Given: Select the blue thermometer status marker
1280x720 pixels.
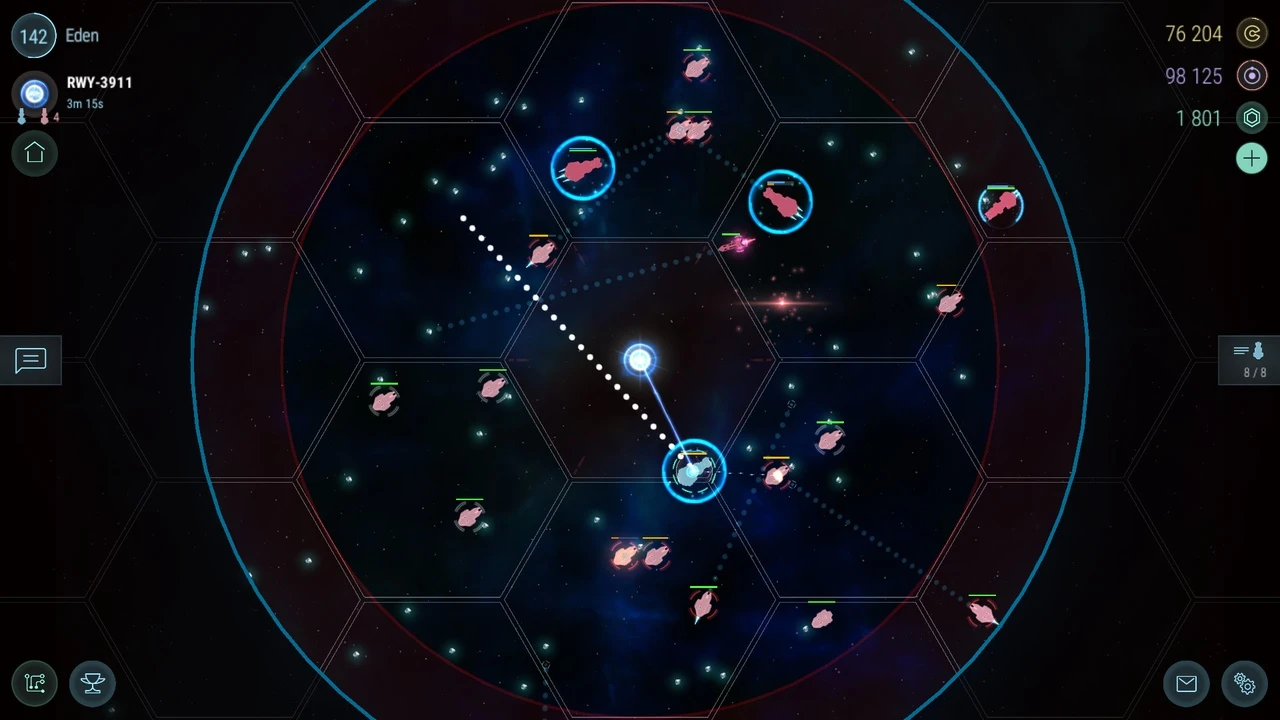Looking at the screenshot, I should pyautogui.click(x=21, y=116).
